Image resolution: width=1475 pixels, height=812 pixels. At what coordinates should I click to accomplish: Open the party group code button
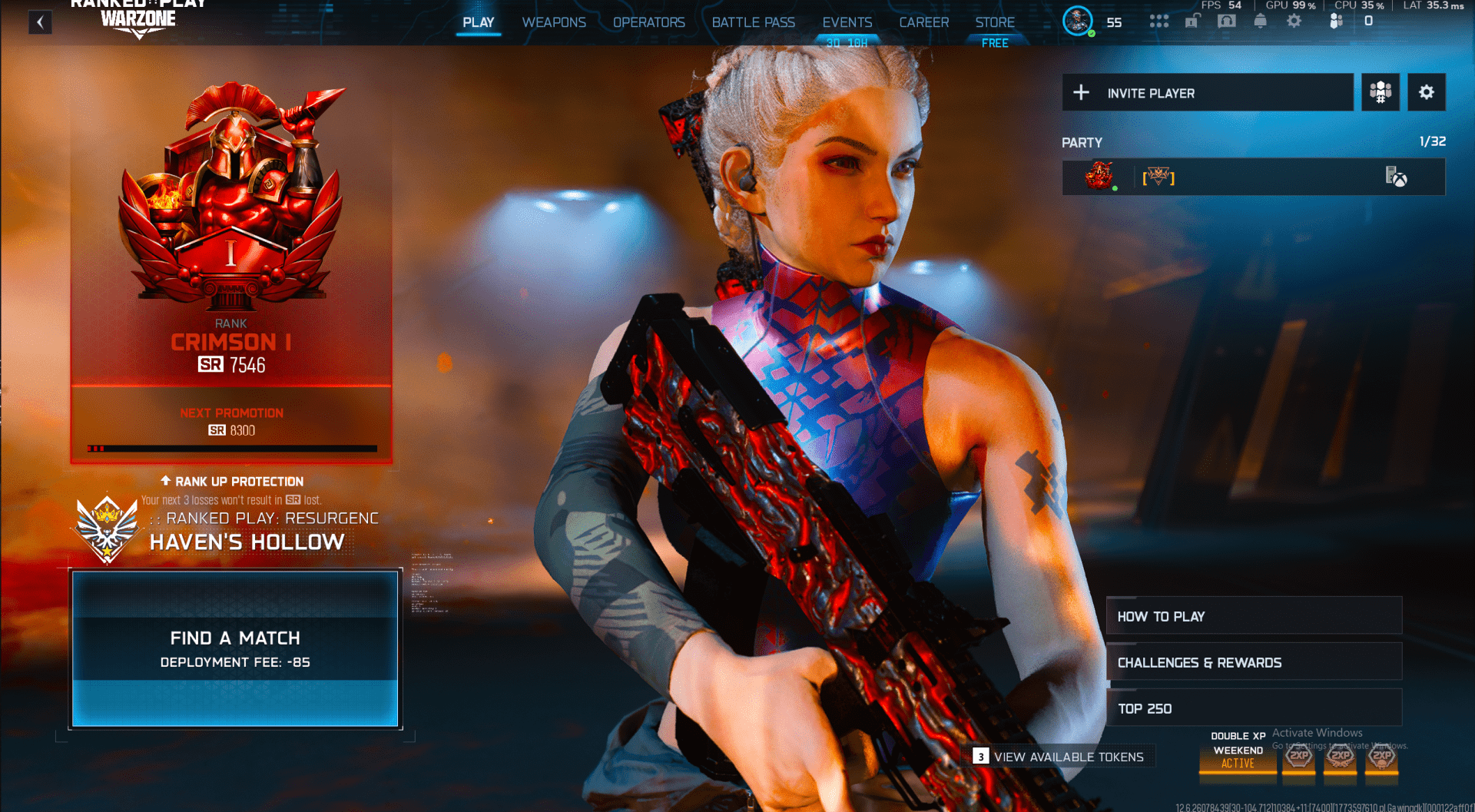pos(1381,93)
